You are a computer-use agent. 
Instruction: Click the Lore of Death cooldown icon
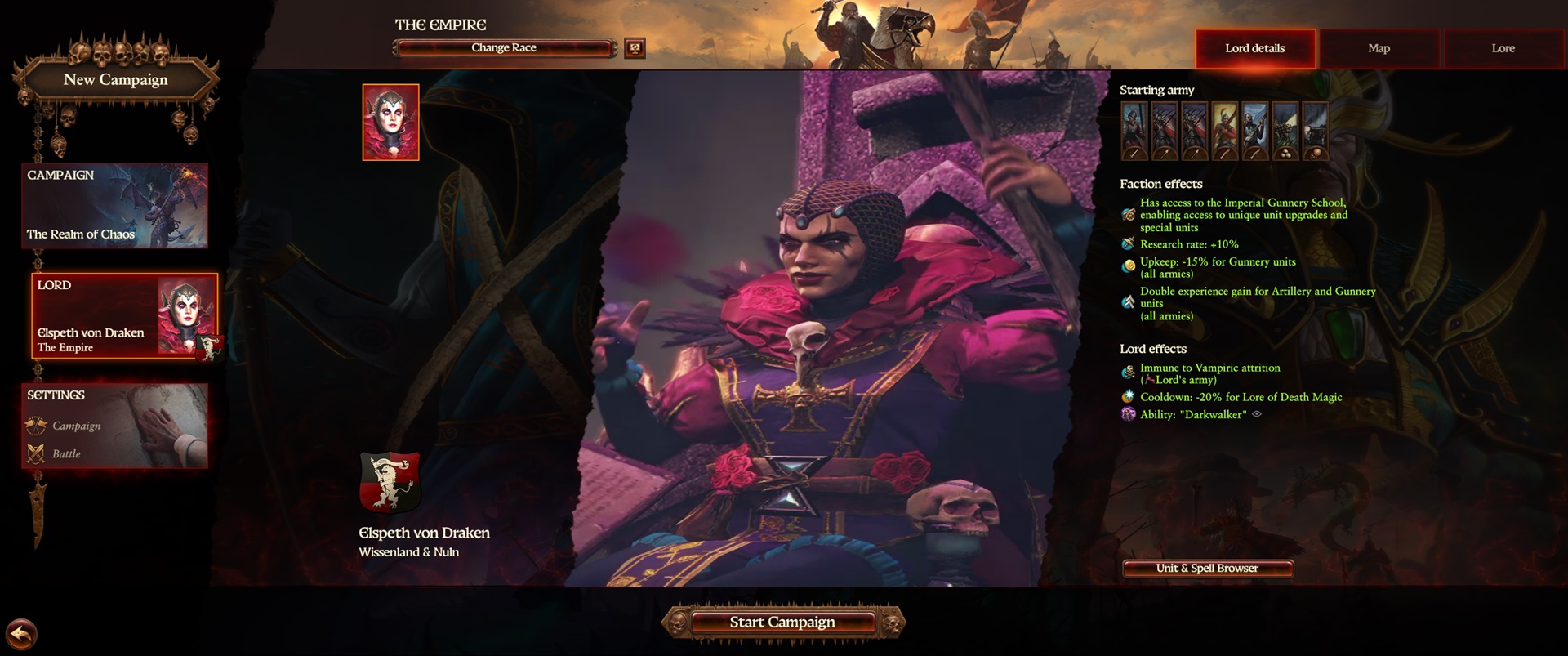pos(1128,397)
